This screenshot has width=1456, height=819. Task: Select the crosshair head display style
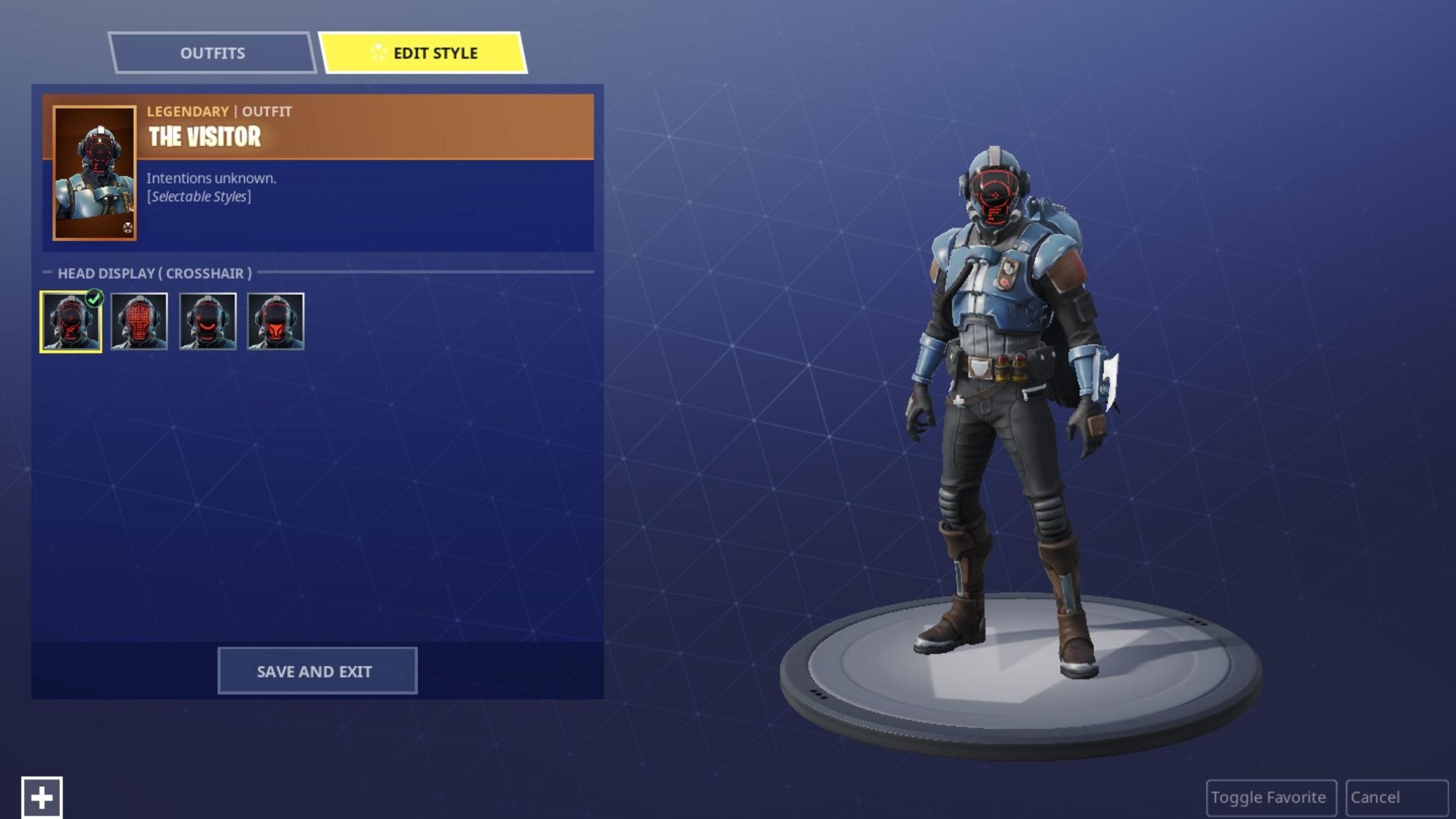tap(71, 322)
